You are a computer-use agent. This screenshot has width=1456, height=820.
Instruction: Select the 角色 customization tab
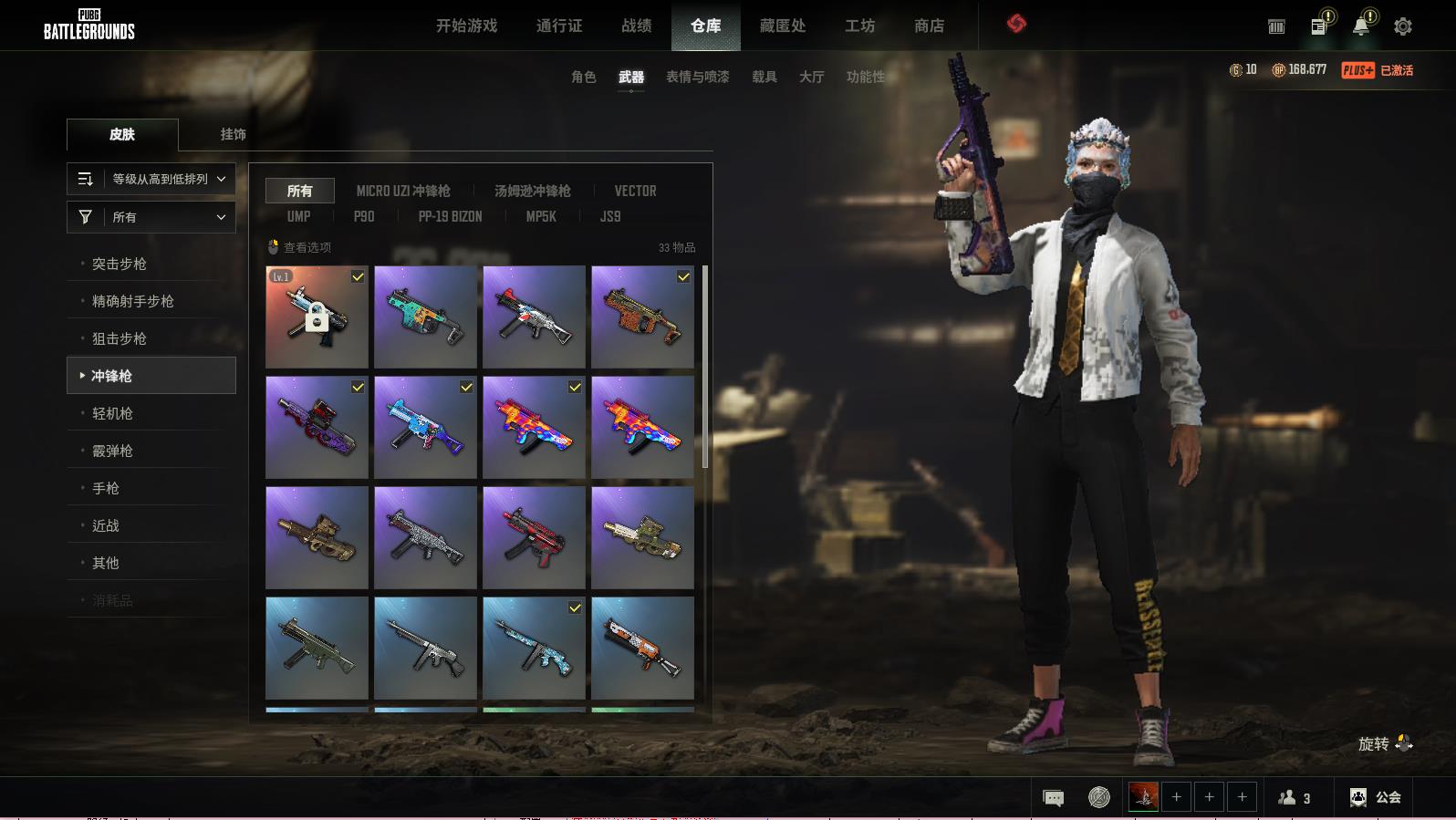[583, 77]
